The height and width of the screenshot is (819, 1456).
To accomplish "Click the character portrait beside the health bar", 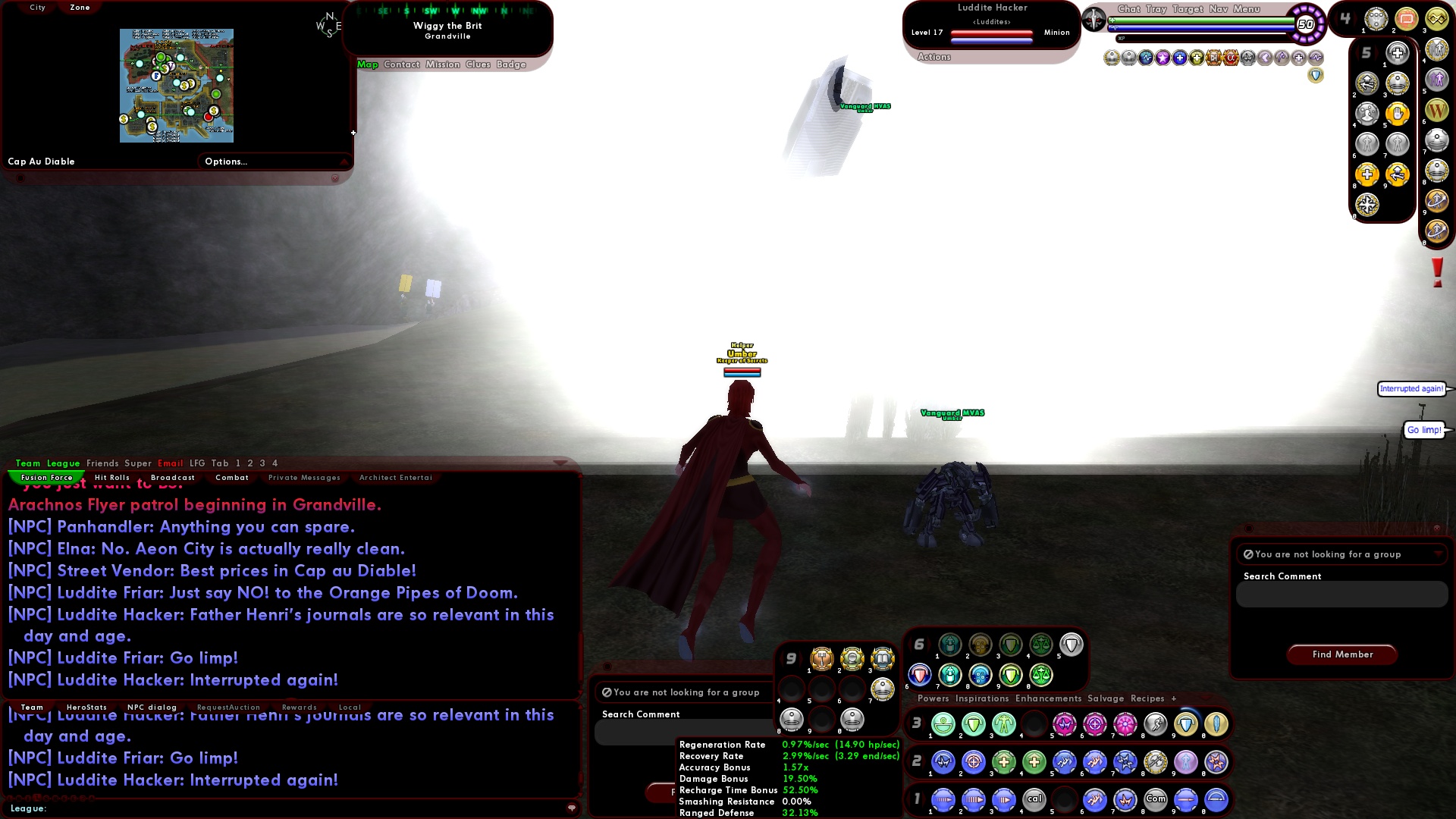I will pyautogui.click(x=1094, y=19).
